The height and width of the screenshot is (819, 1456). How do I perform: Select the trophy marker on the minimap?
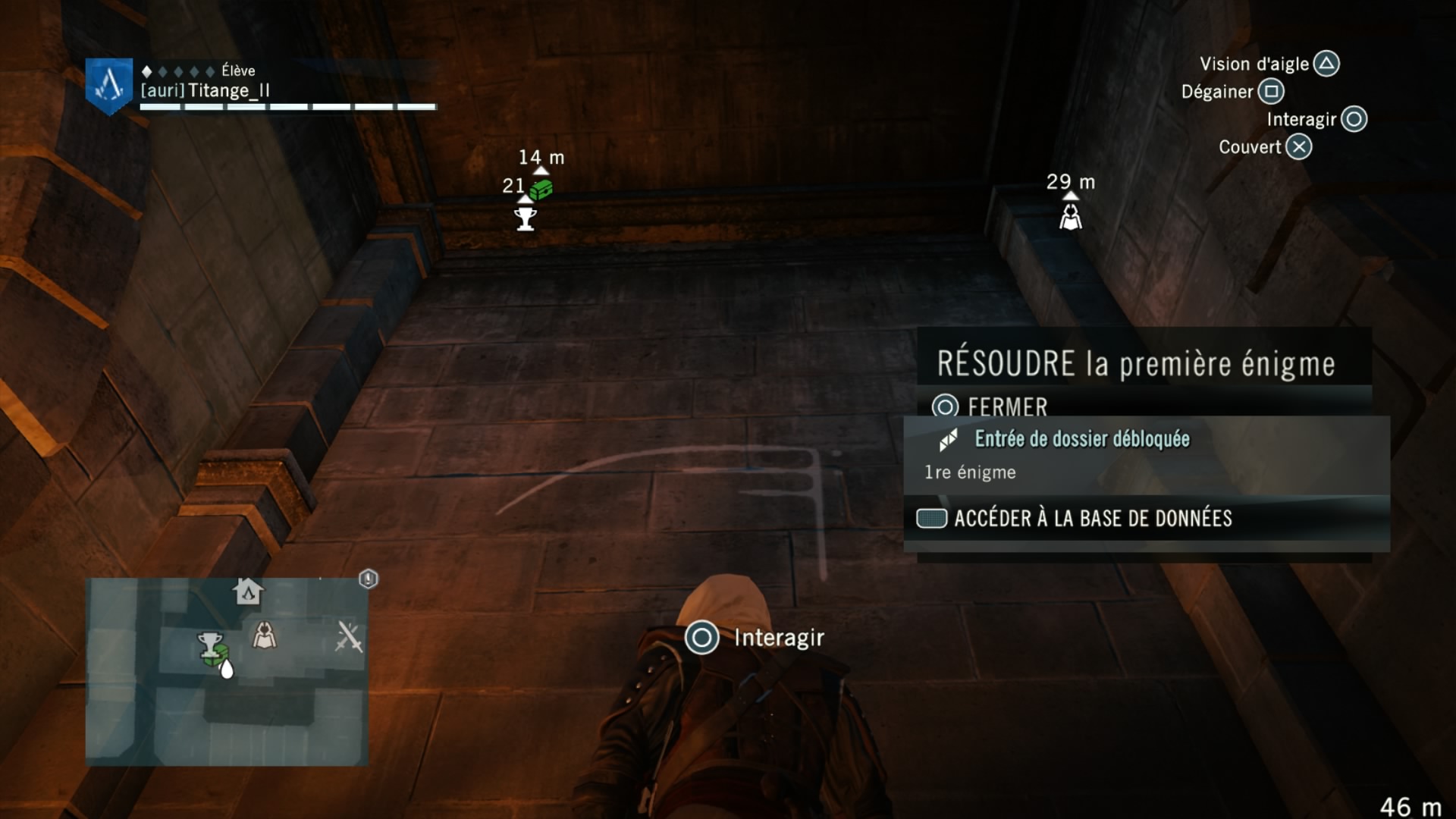click(209, 643)
